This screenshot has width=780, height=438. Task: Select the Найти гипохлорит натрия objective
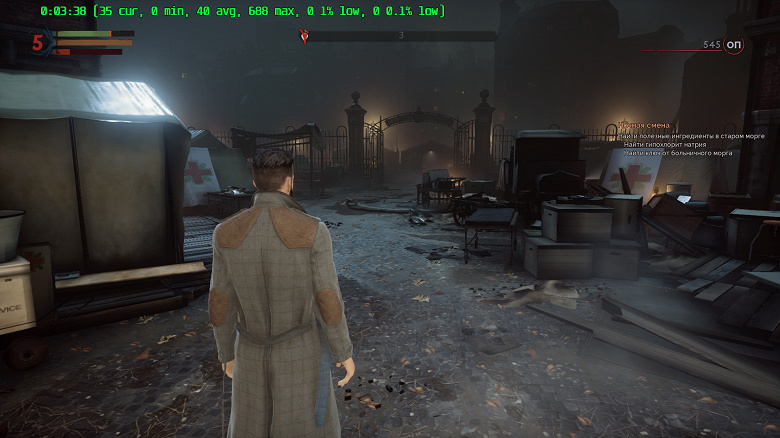point(664,144)
